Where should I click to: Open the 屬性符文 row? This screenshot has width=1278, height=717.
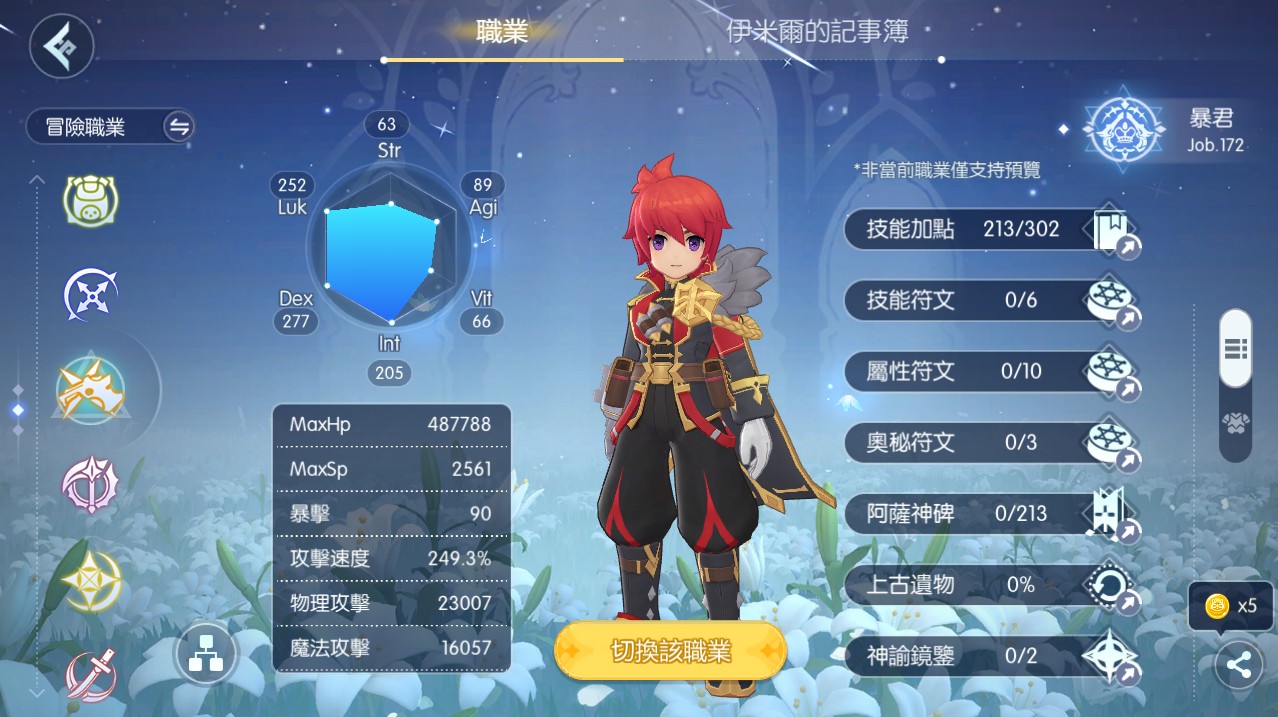[992, 372]
